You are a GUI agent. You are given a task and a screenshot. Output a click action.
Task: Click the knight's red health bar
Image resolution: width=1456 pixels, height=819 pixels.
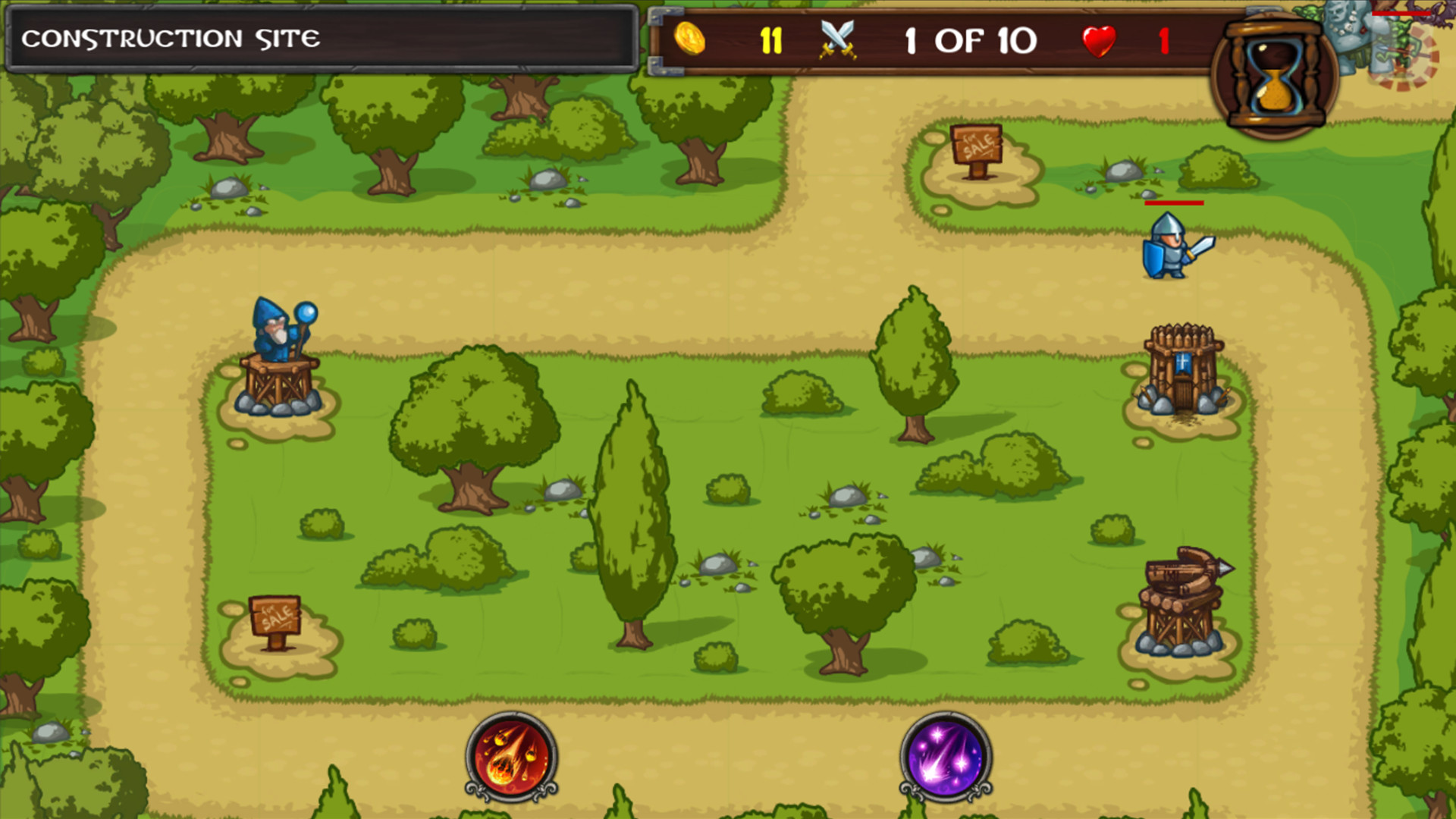tap(1174, 203)
